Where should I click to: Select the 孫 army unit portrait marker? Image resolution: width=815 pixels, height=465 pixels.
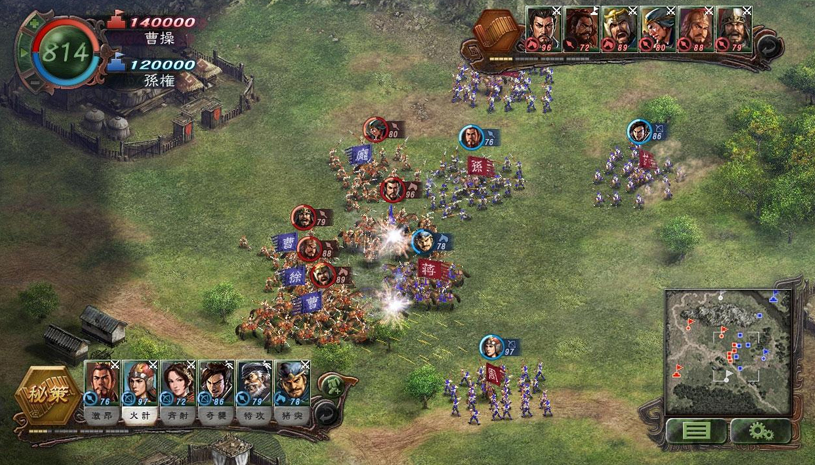[472, 138]
